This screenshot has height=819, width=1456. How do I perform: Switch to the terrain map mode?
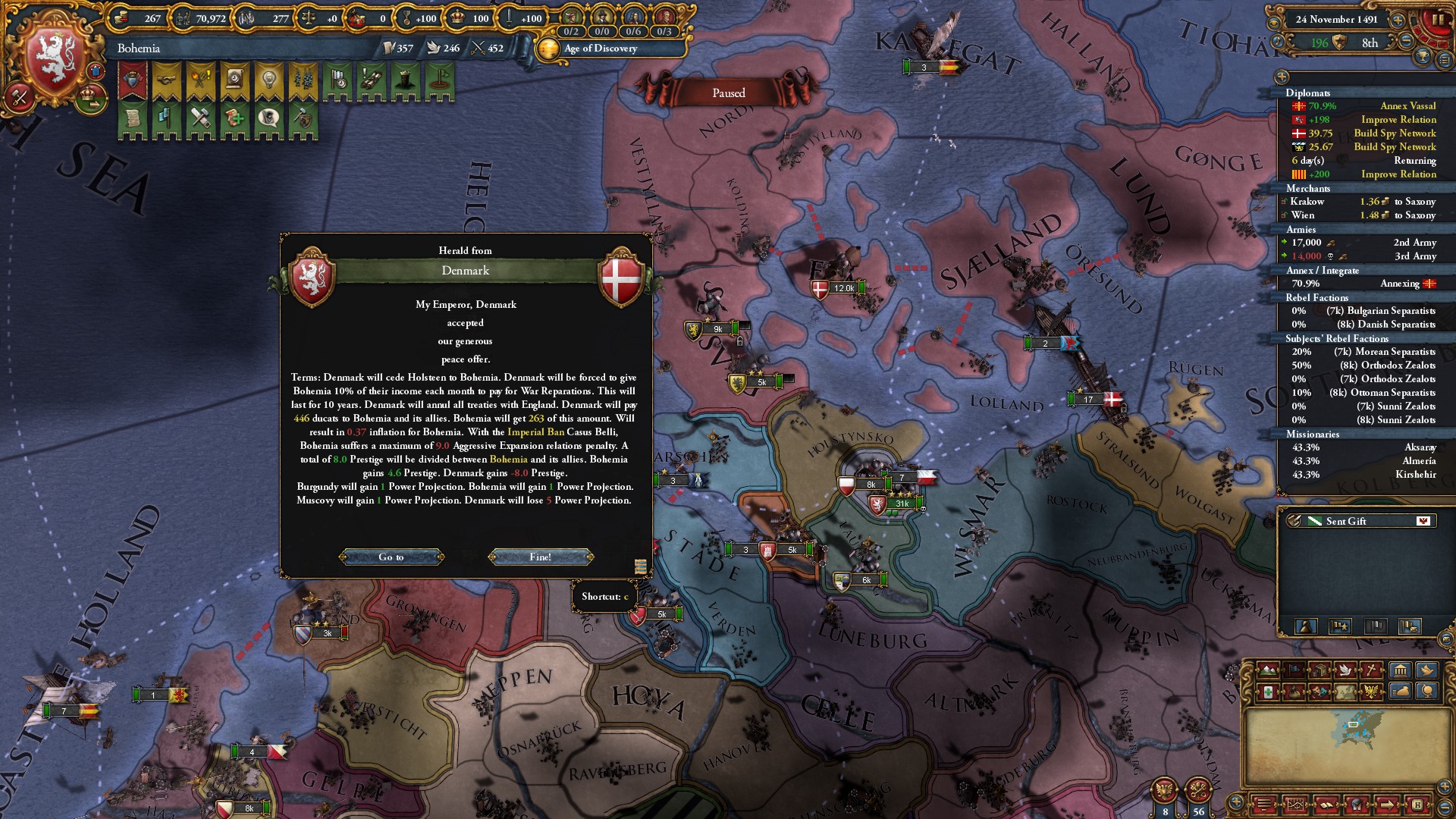[1267, 670]
